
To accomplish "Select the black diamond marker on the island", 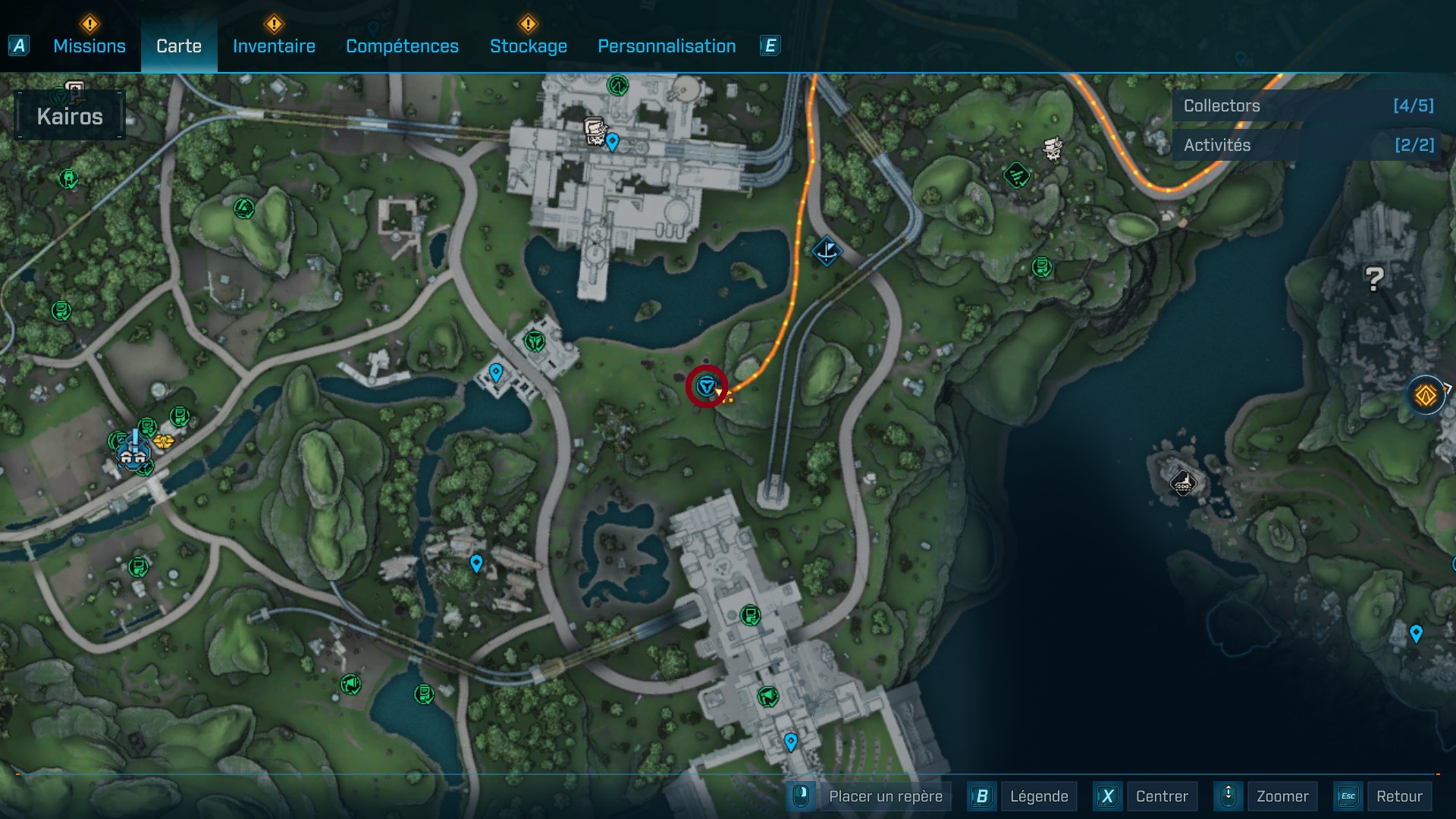I will tap(1183, 482).
